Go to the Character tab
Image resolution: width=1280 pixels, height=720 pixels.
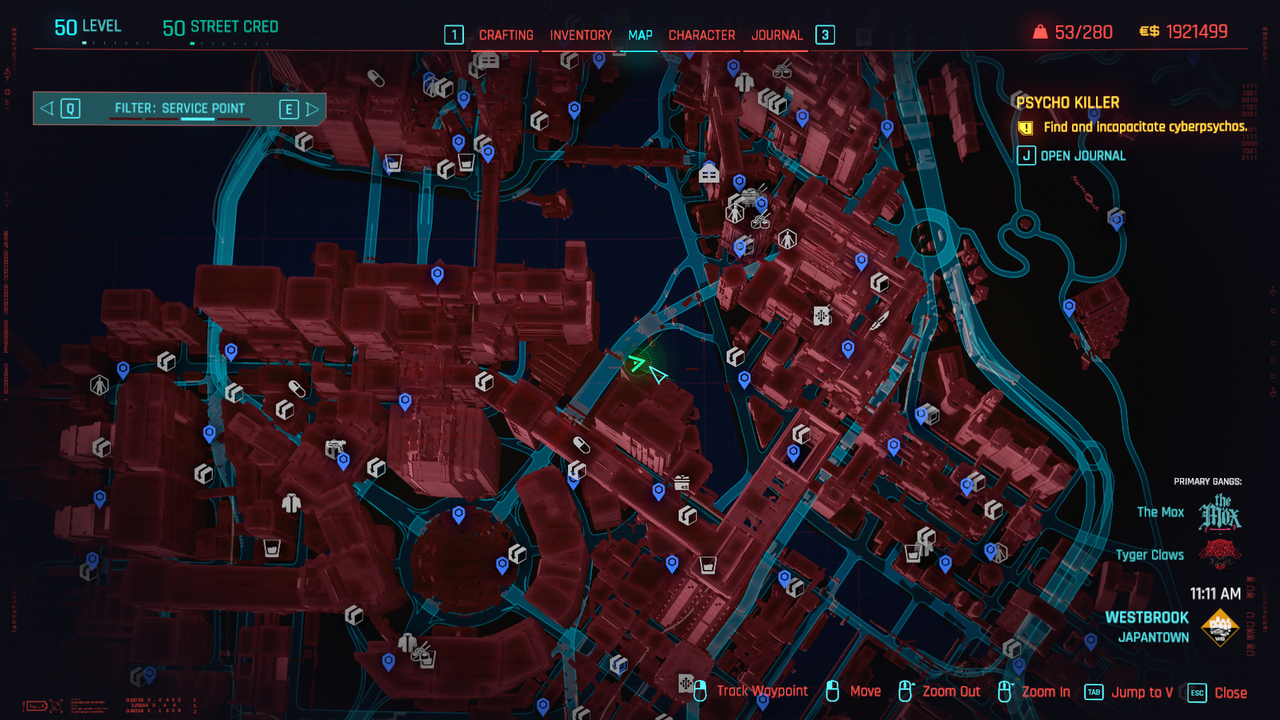[701, 35]
